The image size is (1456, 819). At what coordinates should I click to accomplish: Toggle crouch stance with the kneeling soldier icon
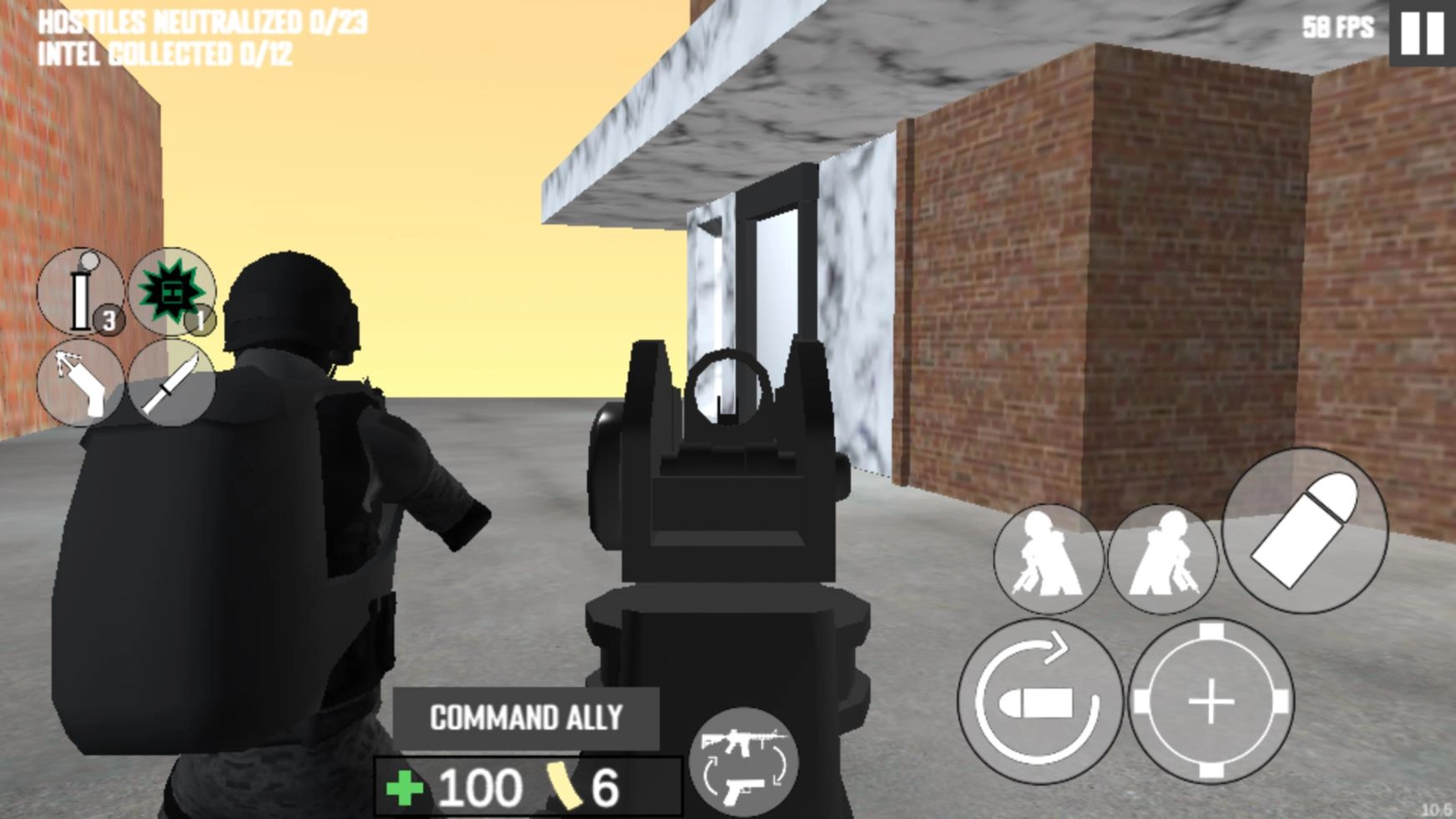pyautogui.click(x=1049, y=559)
